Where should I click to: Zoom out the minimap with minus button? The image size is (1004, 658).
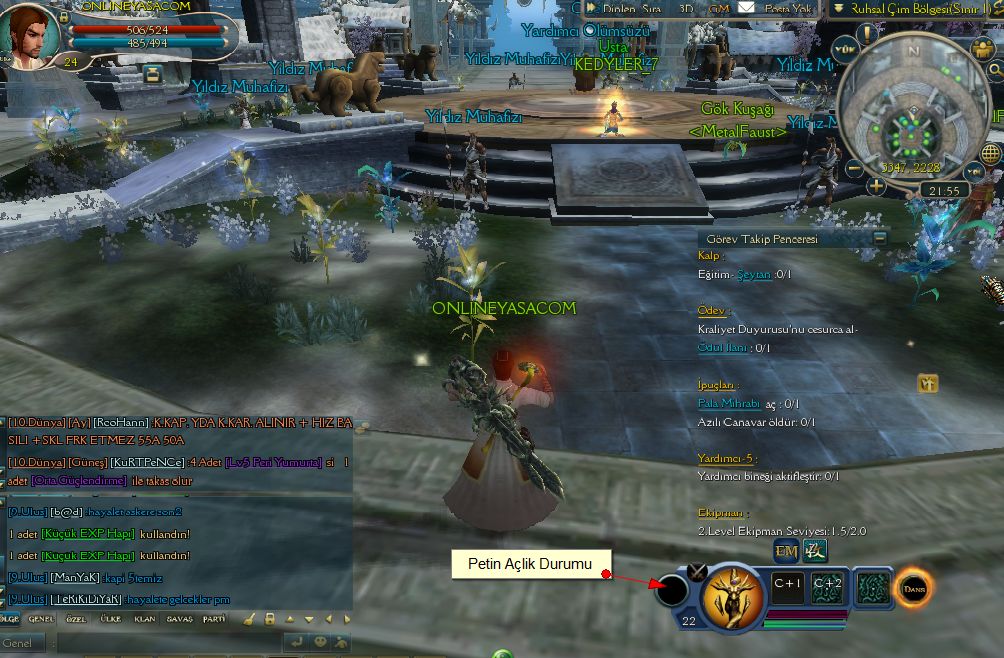[x=854, y=168]
